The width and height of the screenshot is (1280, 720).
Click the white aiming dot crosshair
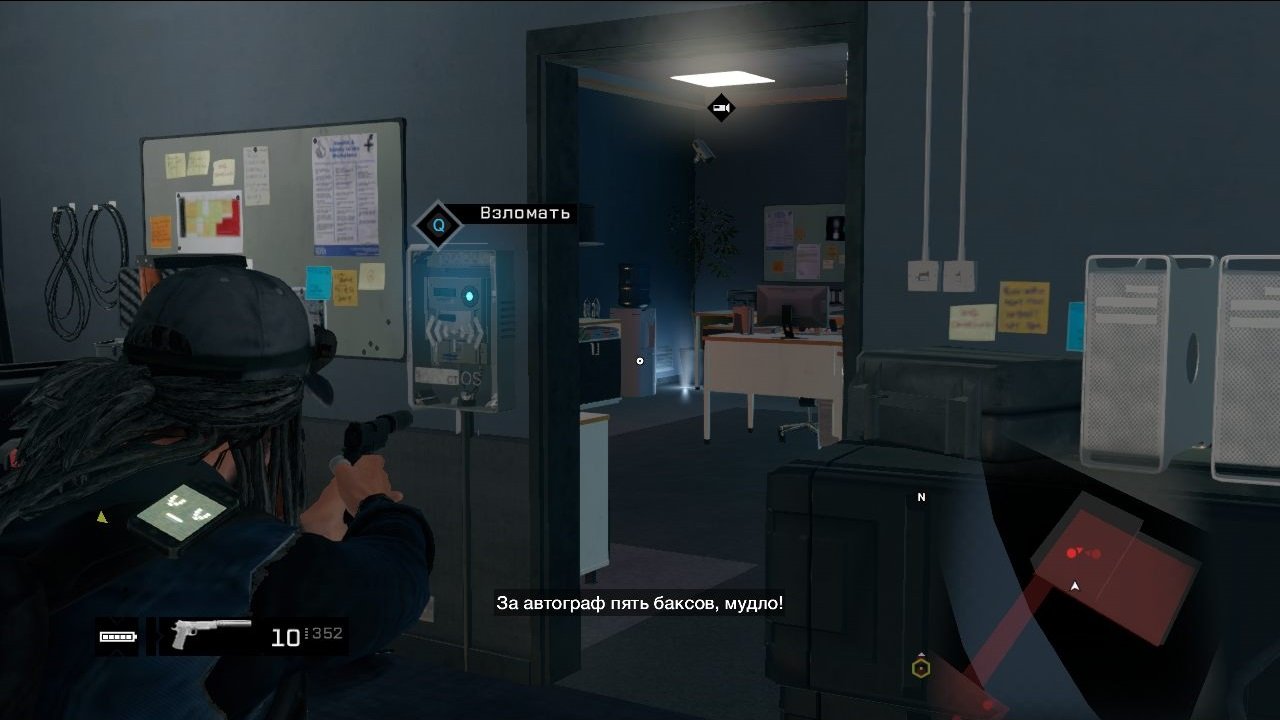(639, 361)
